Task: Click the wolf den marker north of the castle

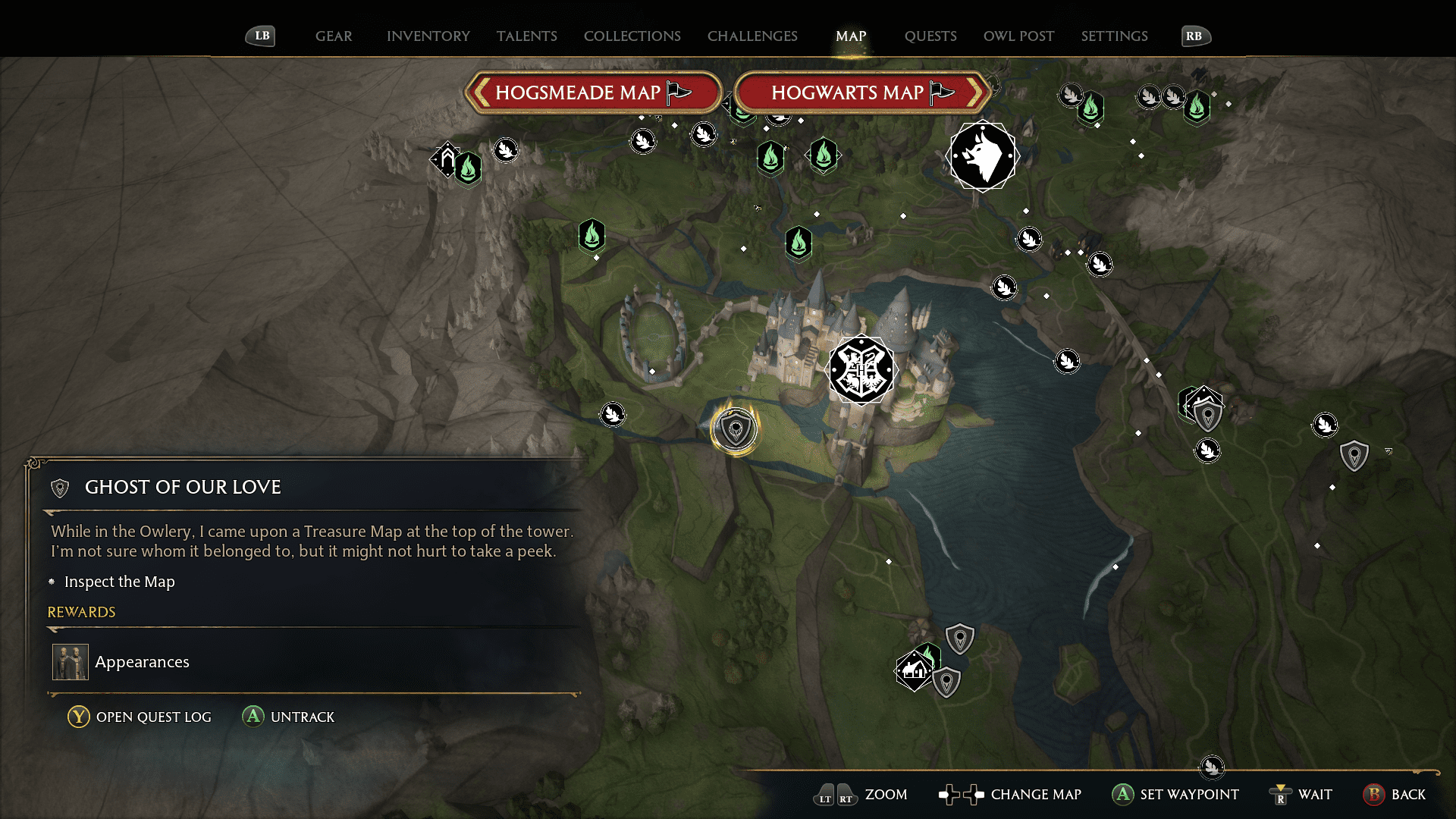Action: [983, 155]
